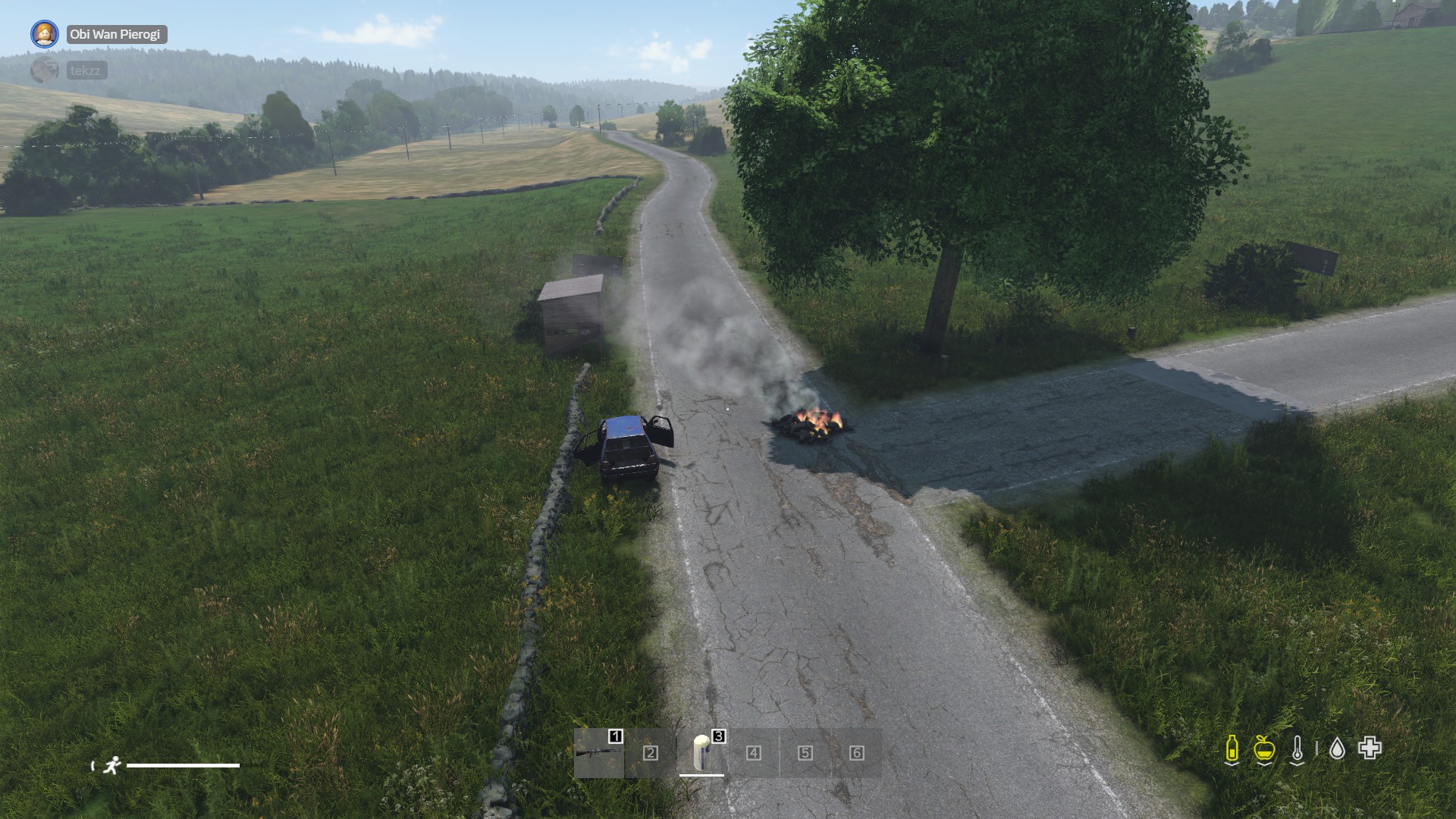Screen dimensions: 1456x819
Task: Open Obi Wan Pierogi's overlay profile
Action: tap(115, 34)
